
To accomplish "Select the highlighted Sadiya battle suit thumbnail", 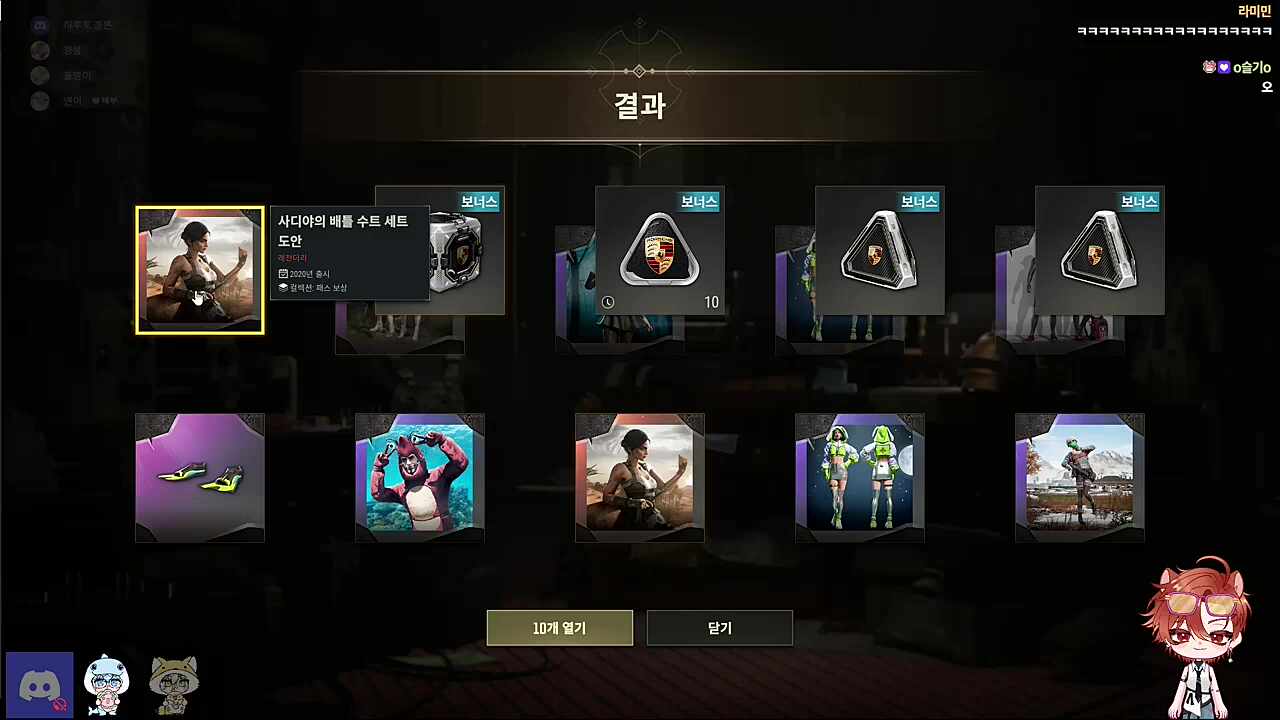I will pos(199,270).
